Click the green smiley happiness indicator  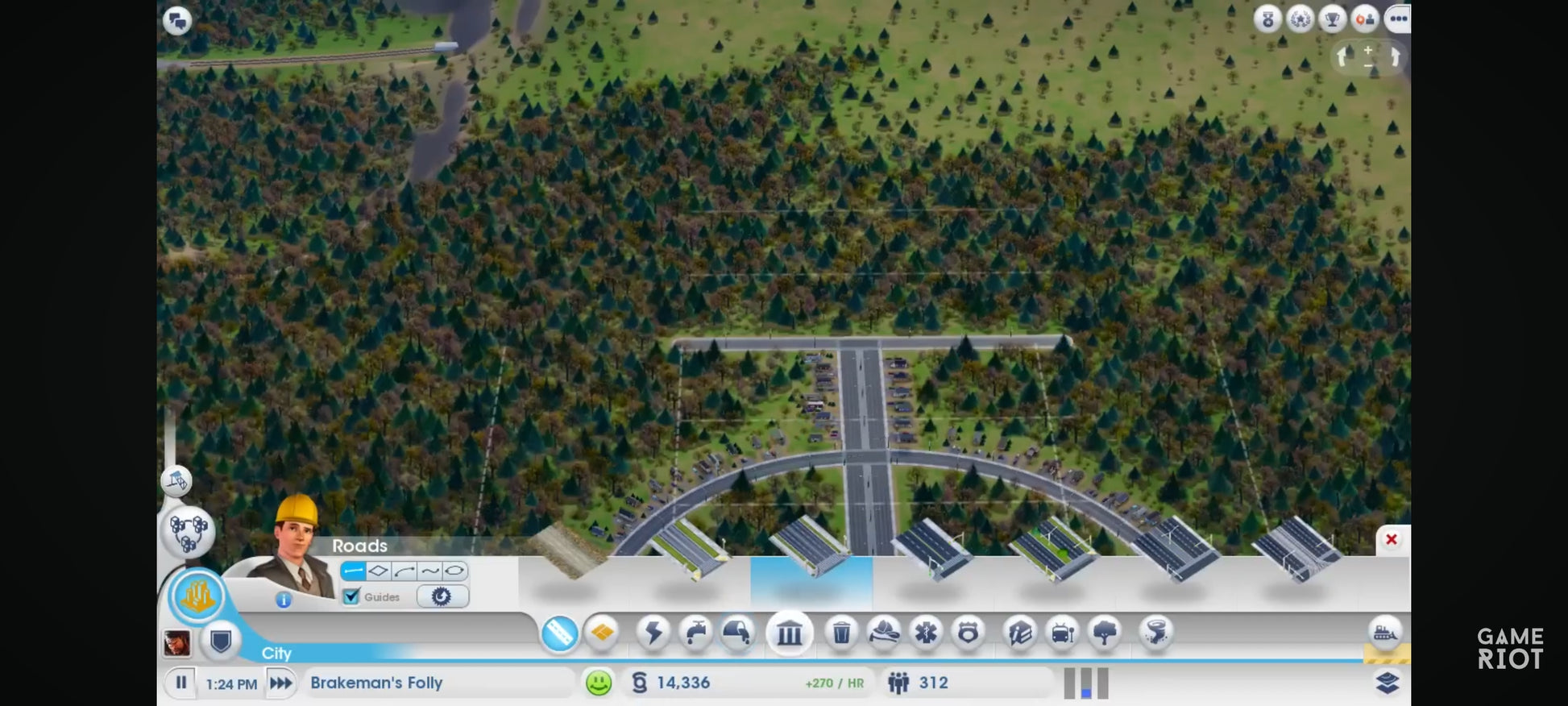coord(599,683)
